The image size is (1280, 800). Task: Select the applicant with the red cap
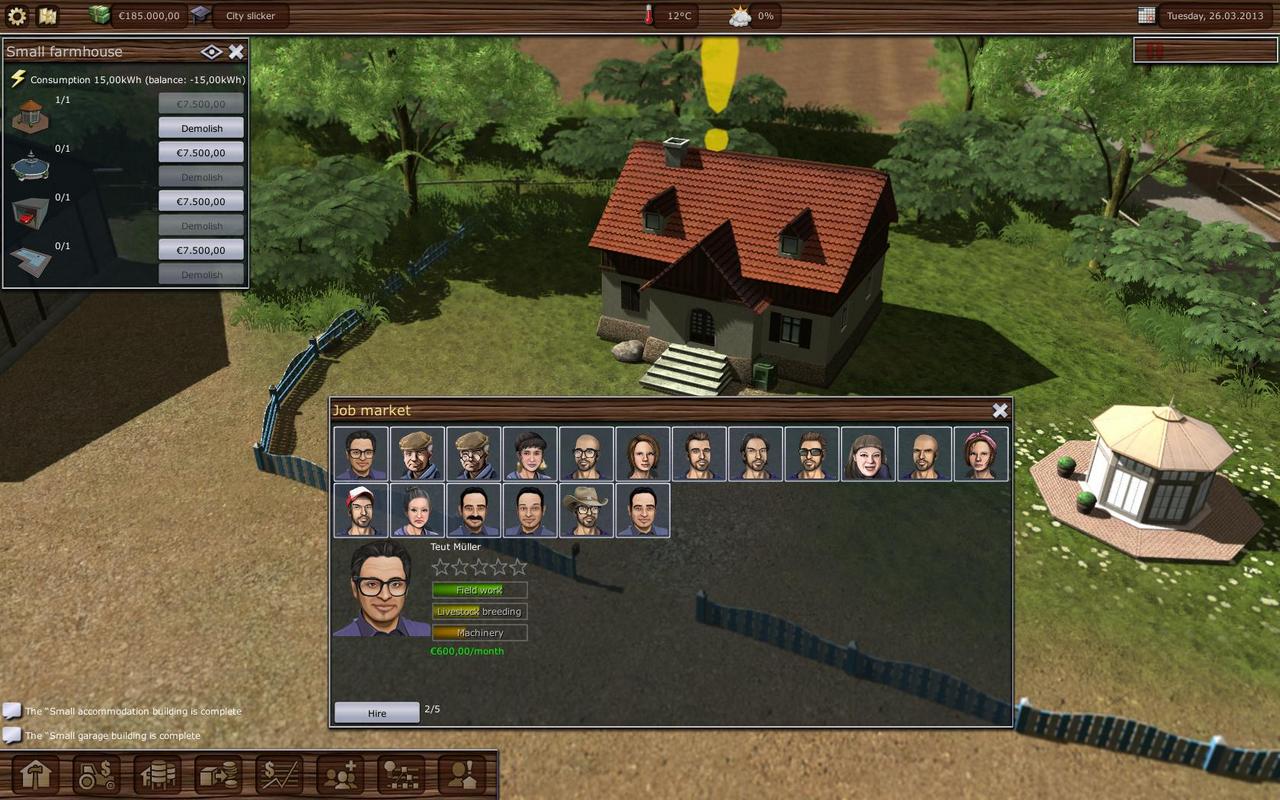click(361, 510)
